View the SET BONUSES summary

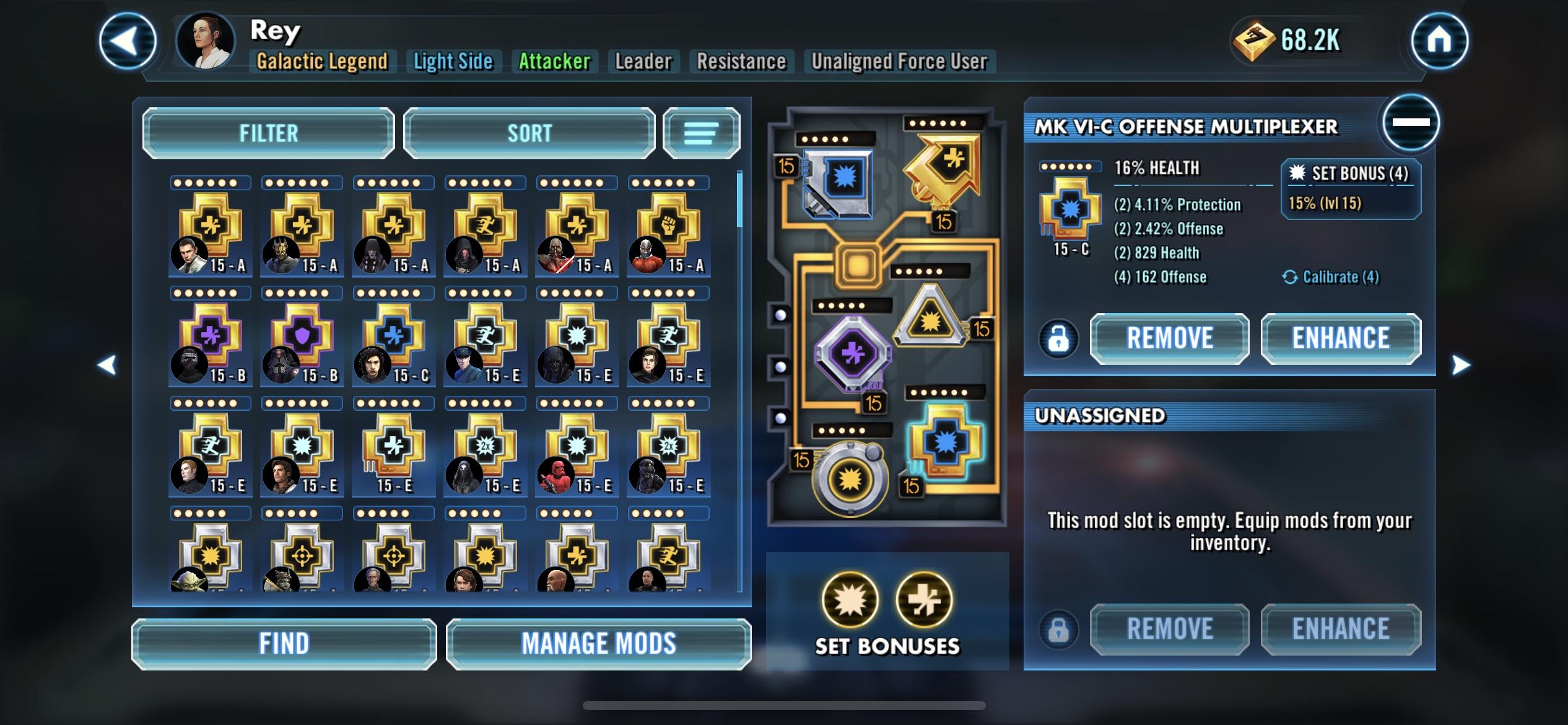pos(887,613)
